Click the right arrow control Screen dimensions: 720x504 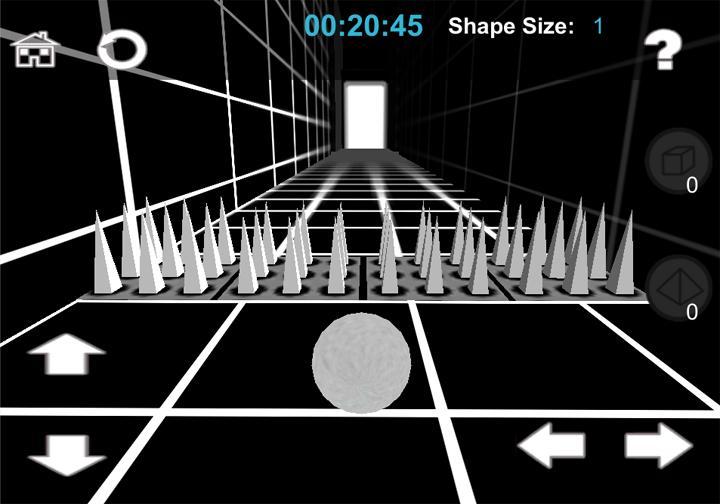(x=659, y=445)
